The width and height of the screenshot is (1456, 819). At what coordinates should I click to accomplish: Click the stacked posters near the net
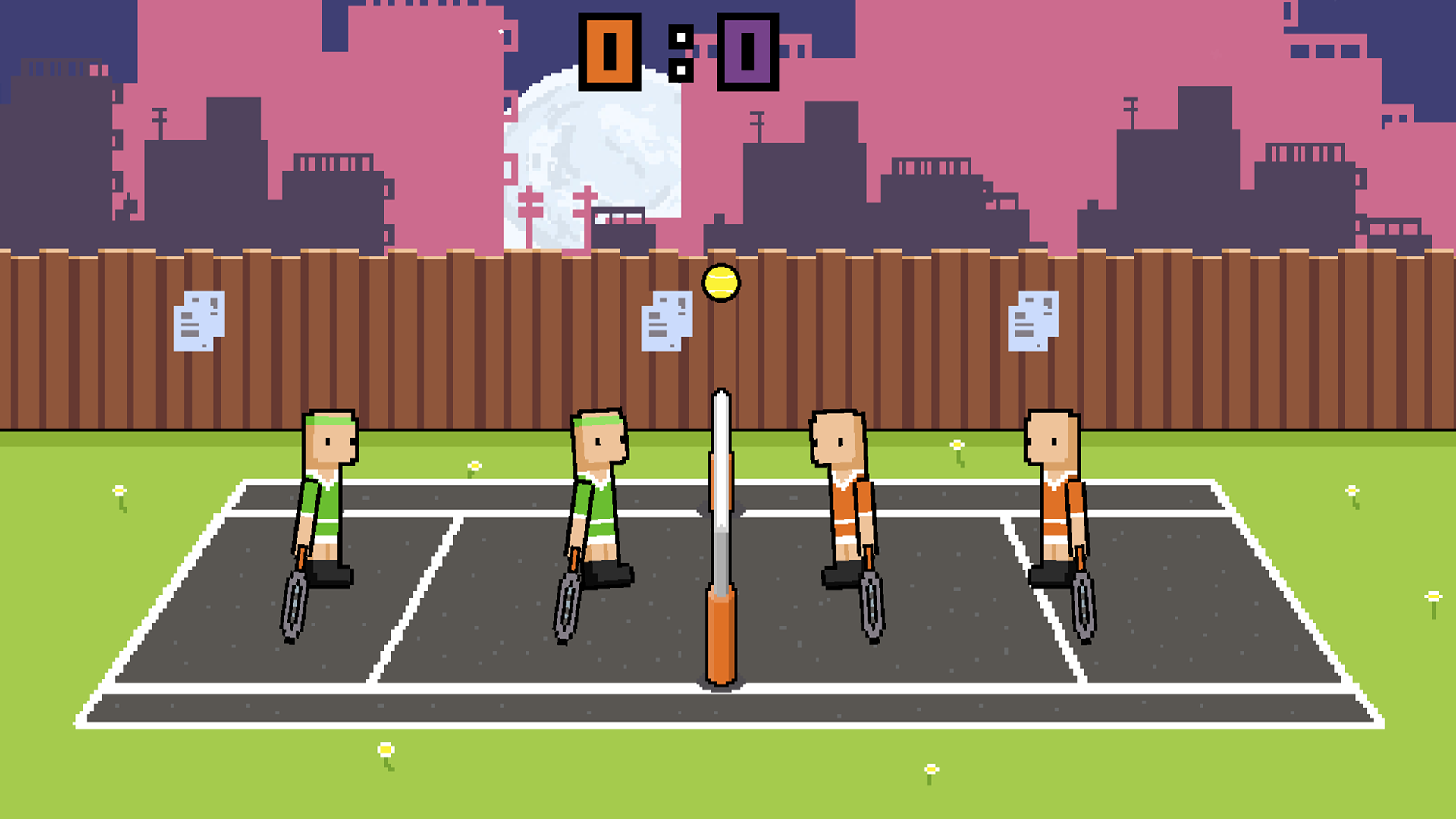(665, 322)
